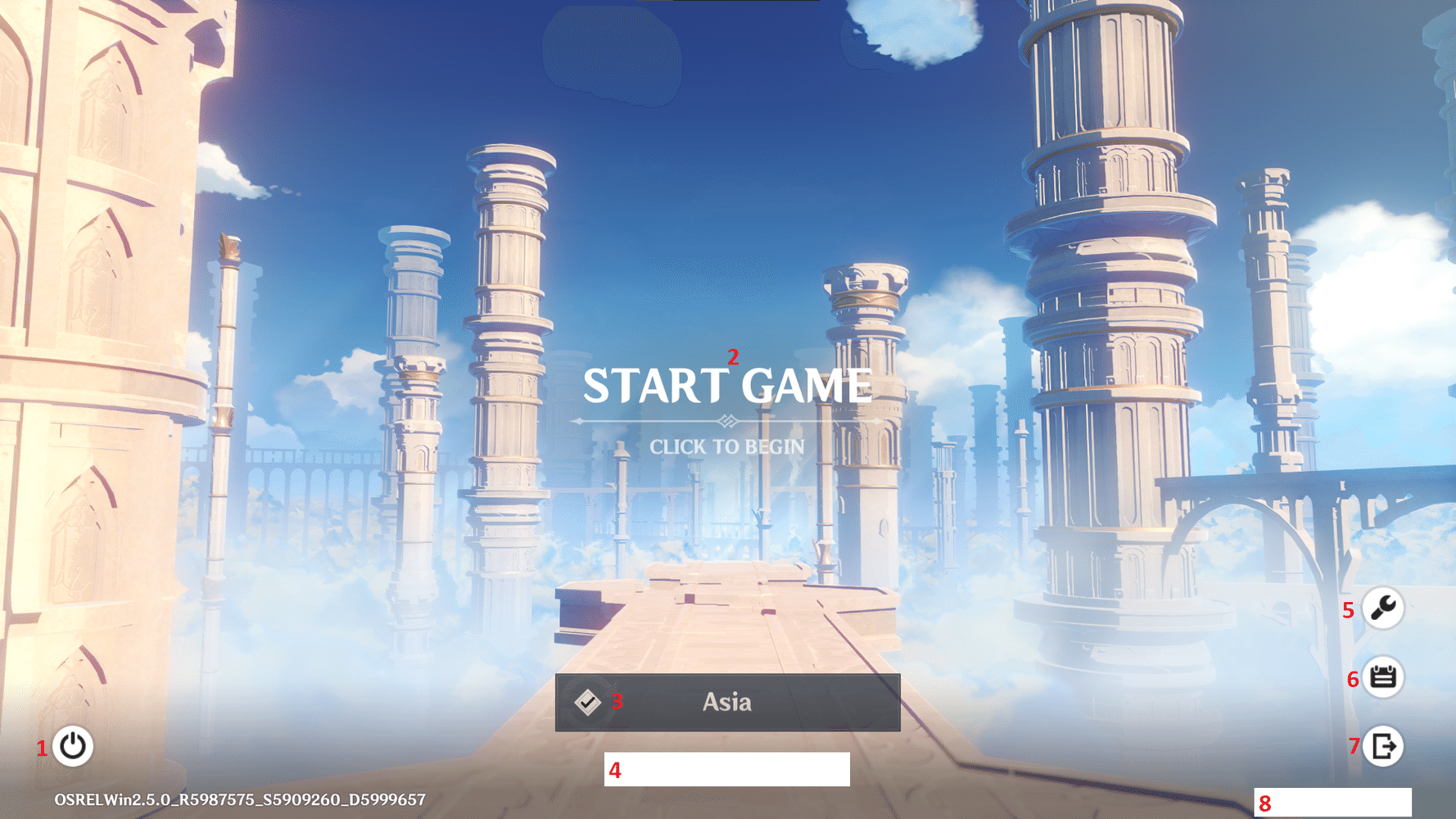Click the white field below the server bar
Screen dimensions: 1456x819
tap(727, 770)
